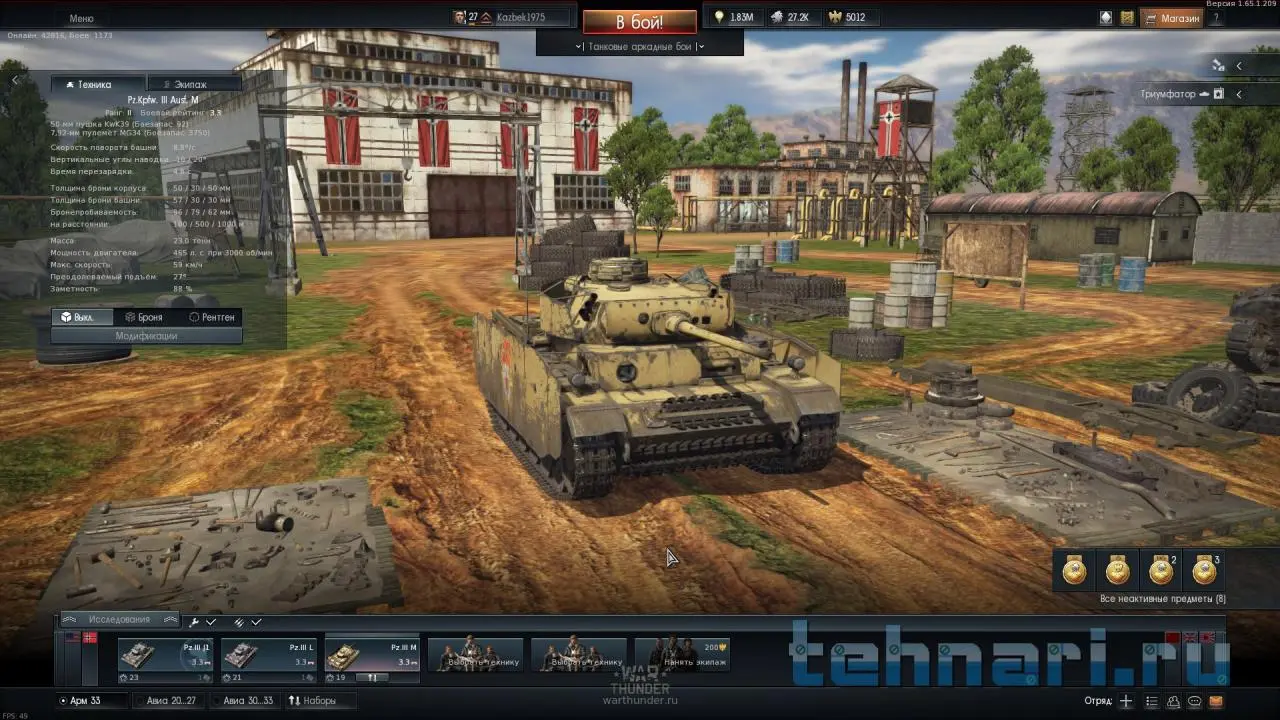Select the Техника tab

(x=95, y=85)
